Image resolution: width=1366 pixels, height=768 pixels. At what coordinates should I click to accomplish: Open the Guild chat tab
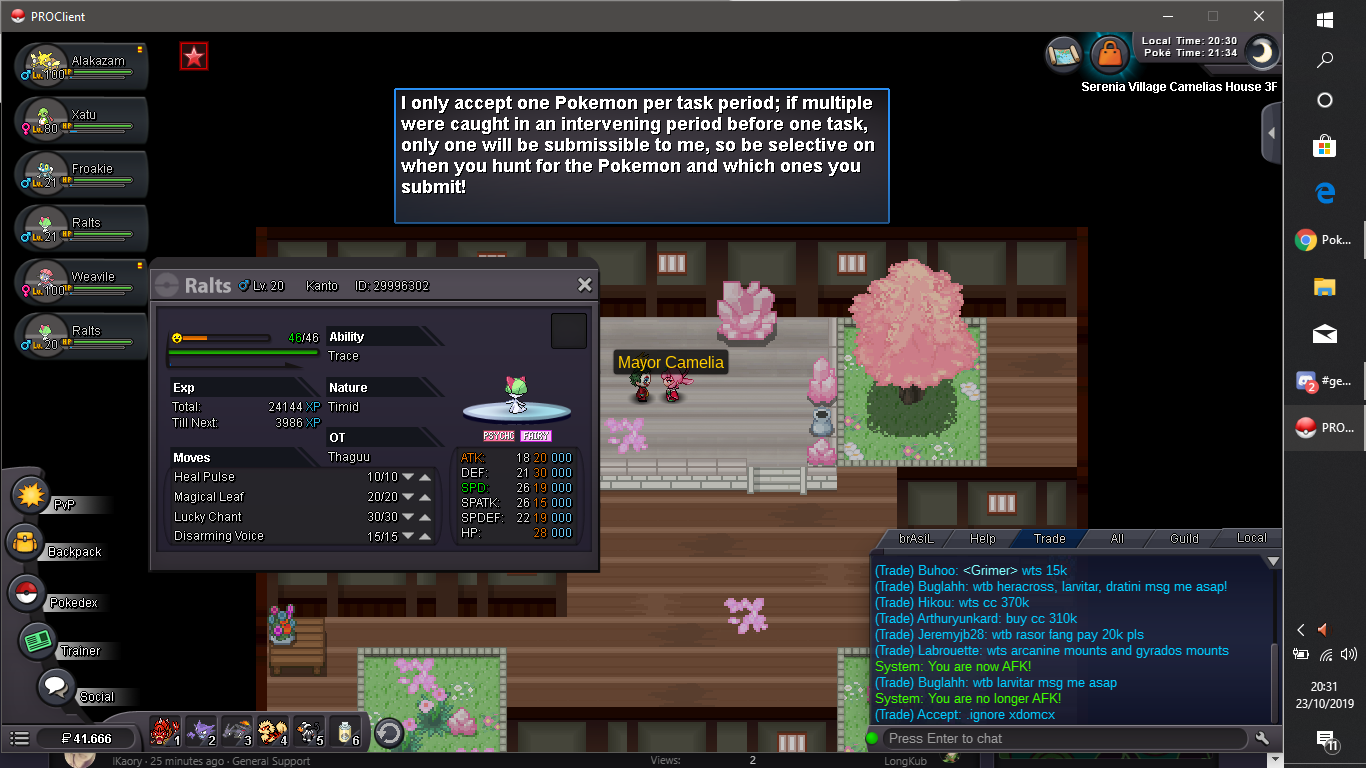point(1184,538)
